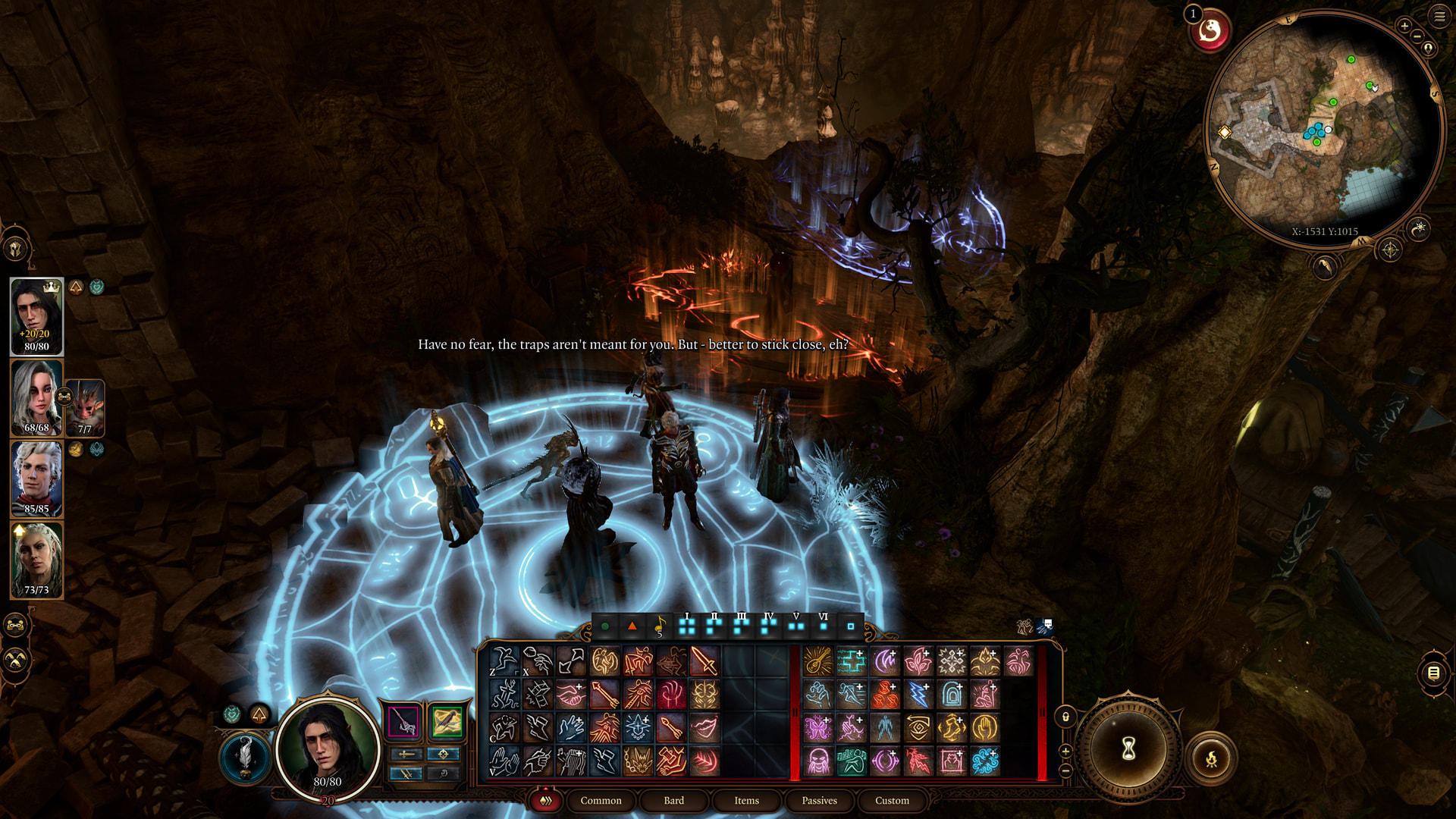Switch to the Custom hotbar tab
Screen dimensions: 1456x819
[x=892, y=801]
